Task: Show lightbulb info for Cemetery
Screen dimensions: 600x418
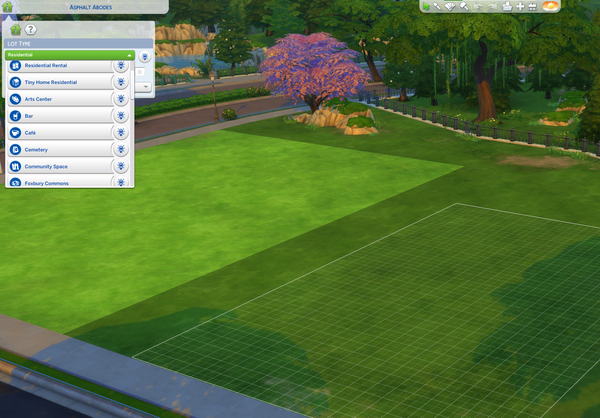Action: [120, 149]
